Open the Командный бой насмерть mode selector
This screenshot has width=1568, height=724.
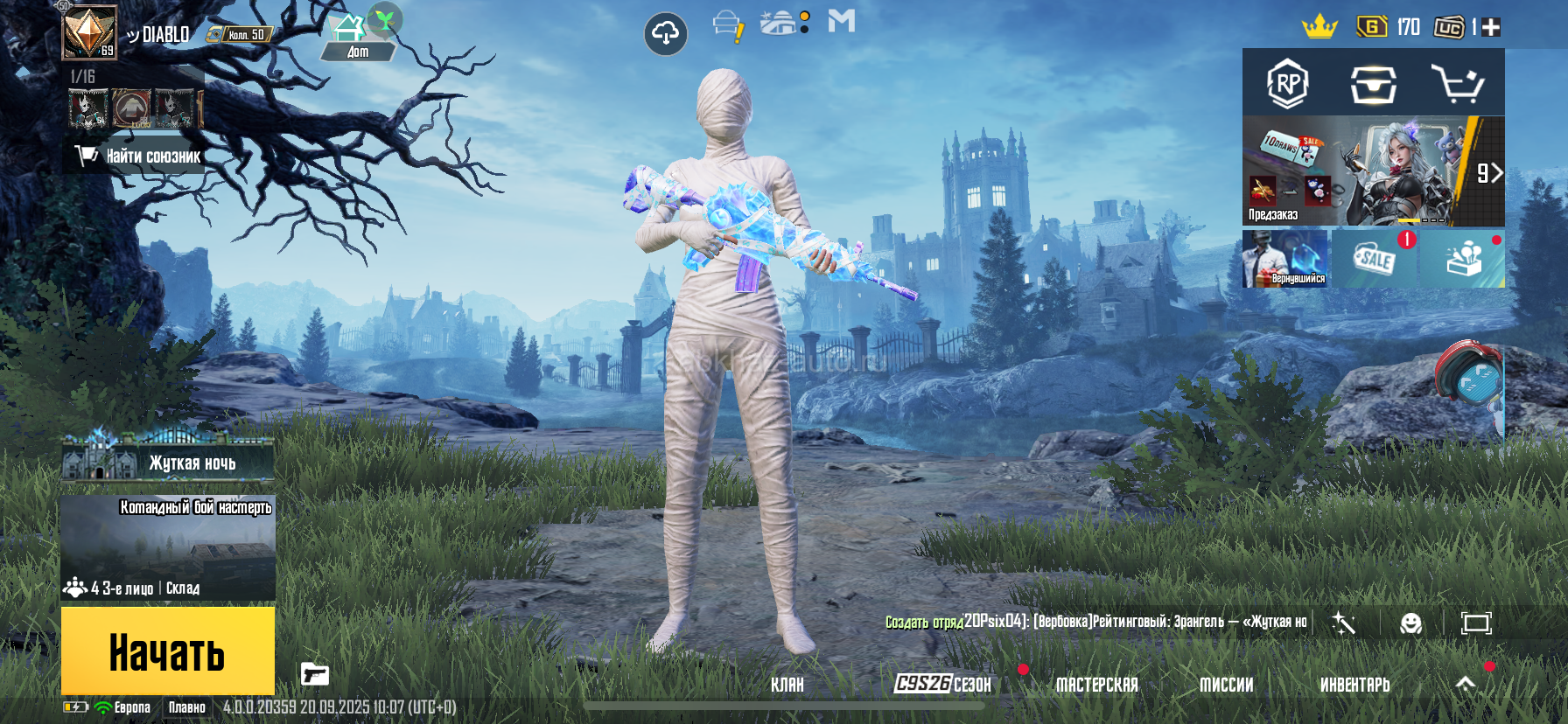[168, 548]
